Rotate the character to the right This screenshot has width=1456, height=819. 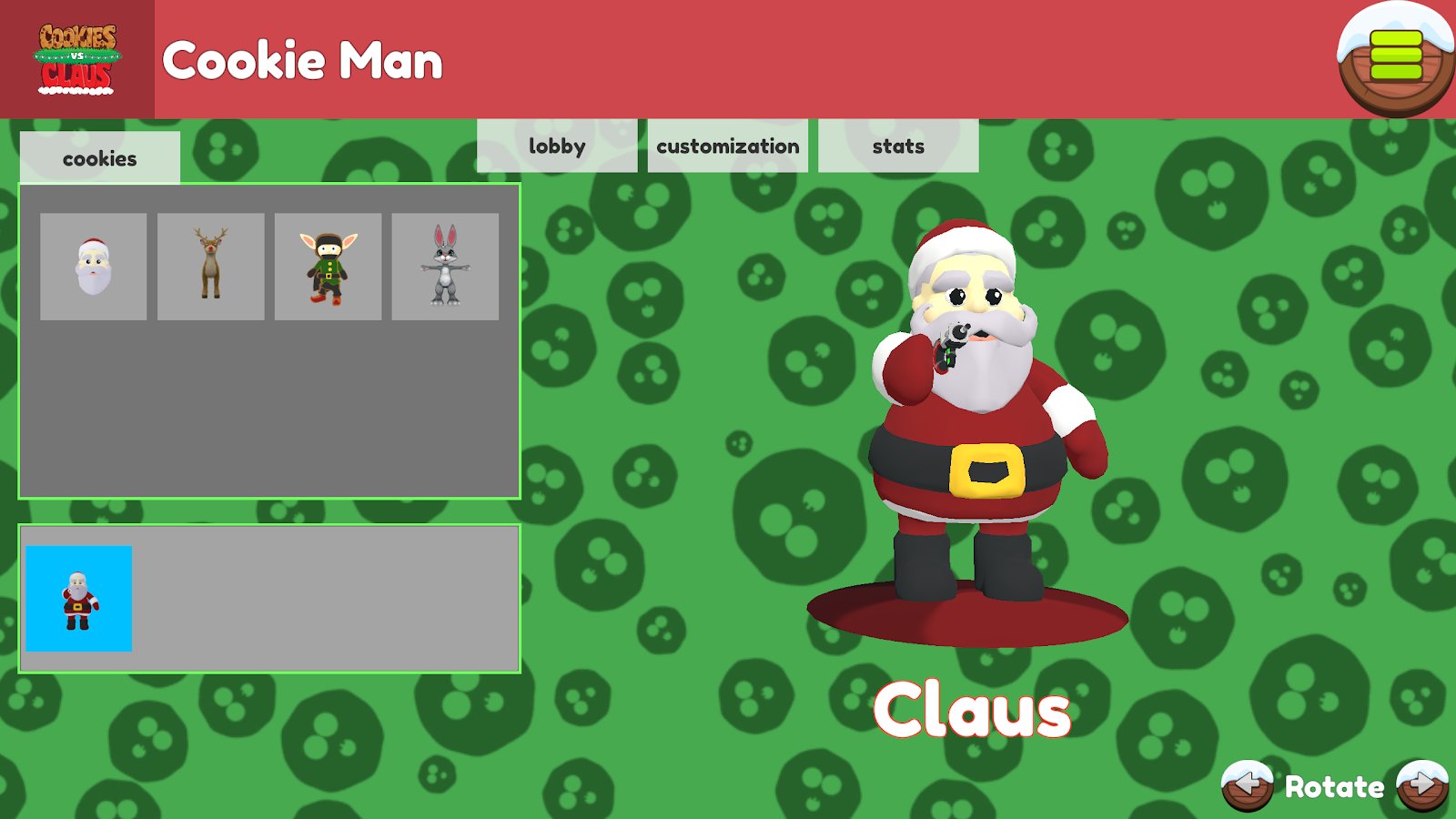click(1422, 784)
